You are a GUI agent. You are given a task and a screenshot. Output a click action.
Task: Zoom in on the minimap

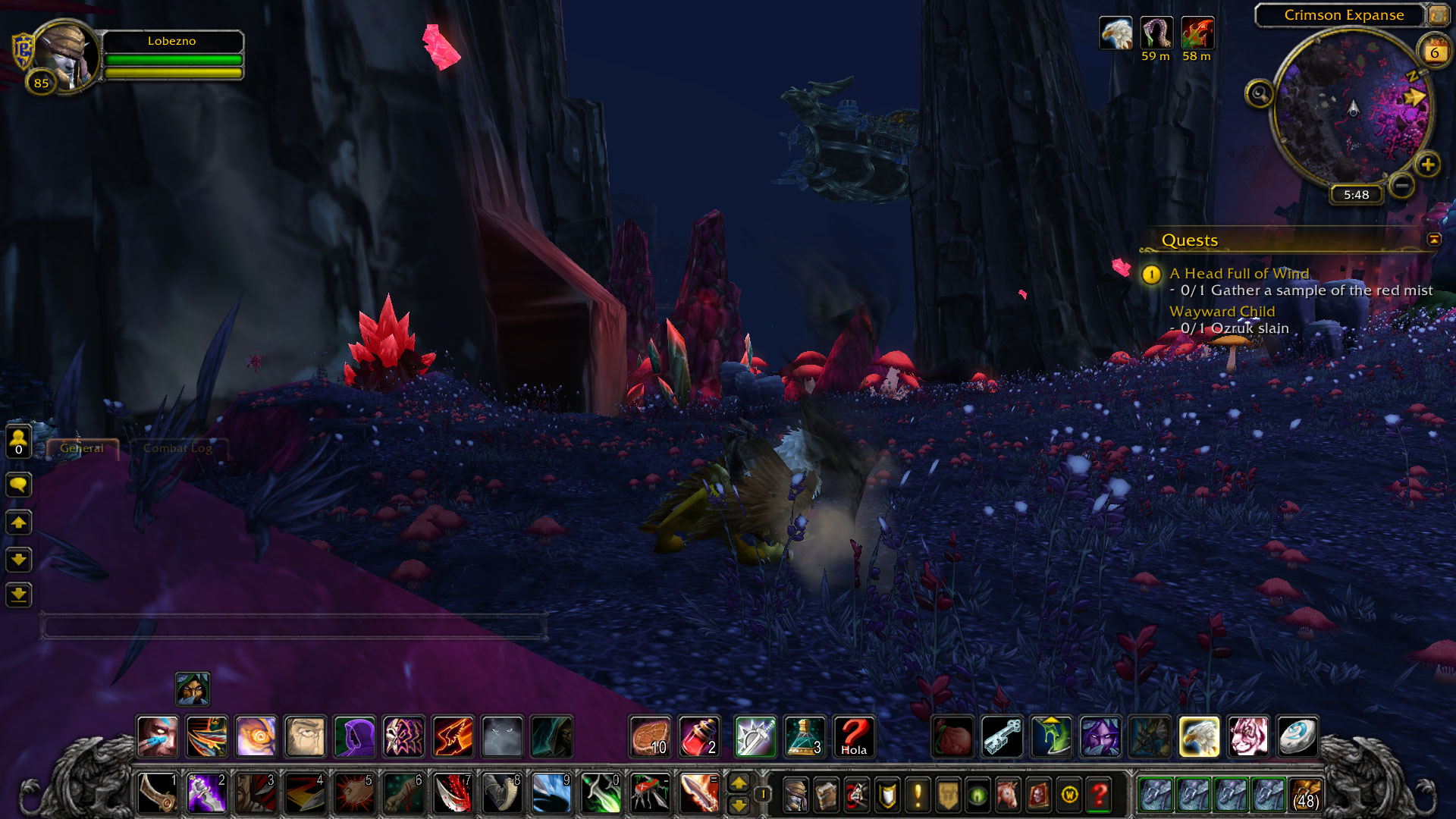1427,165
